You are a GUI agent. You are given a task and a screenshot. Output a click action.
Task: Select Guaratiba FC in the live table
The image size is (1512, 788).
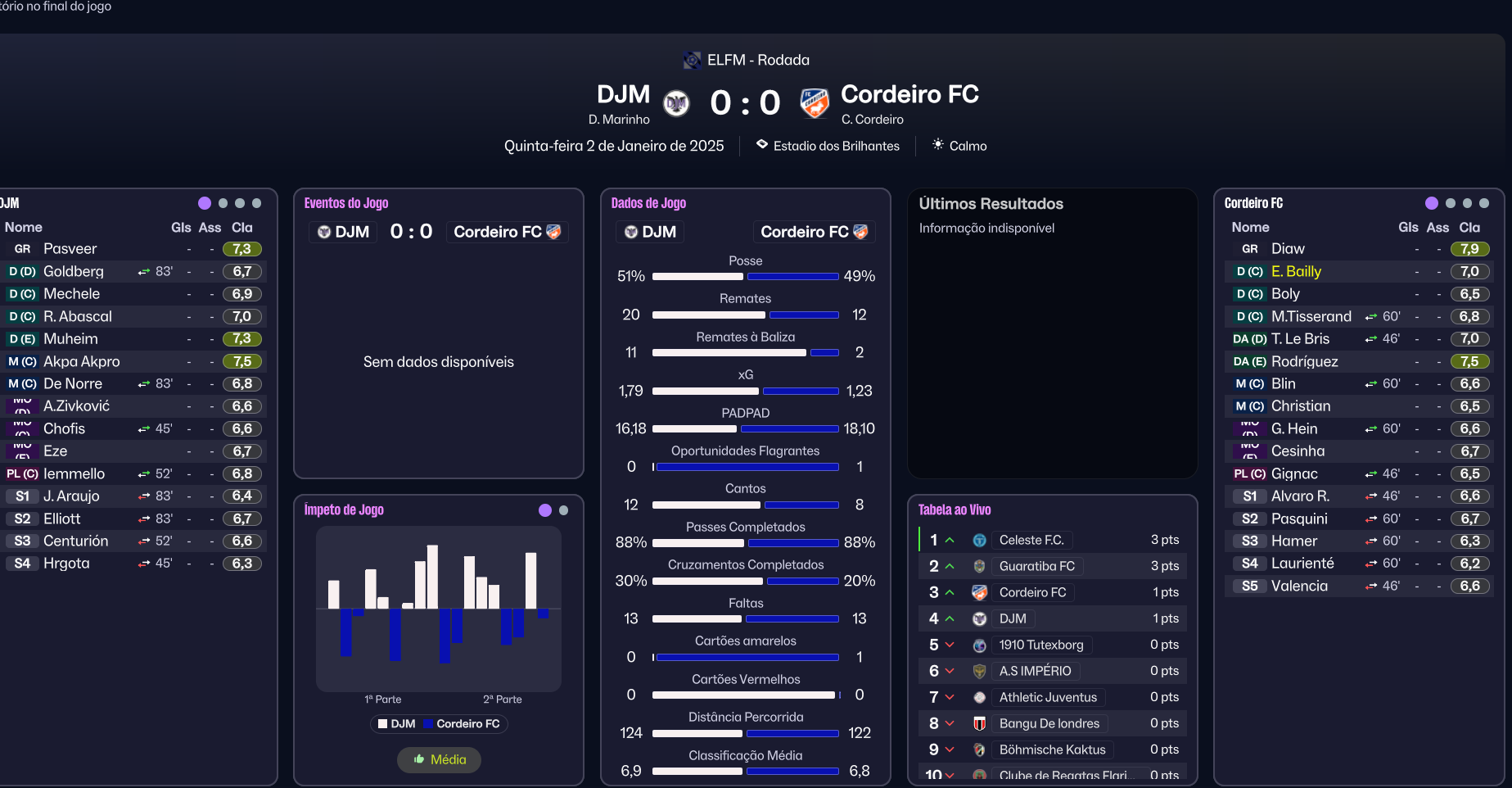[1036, 566]
